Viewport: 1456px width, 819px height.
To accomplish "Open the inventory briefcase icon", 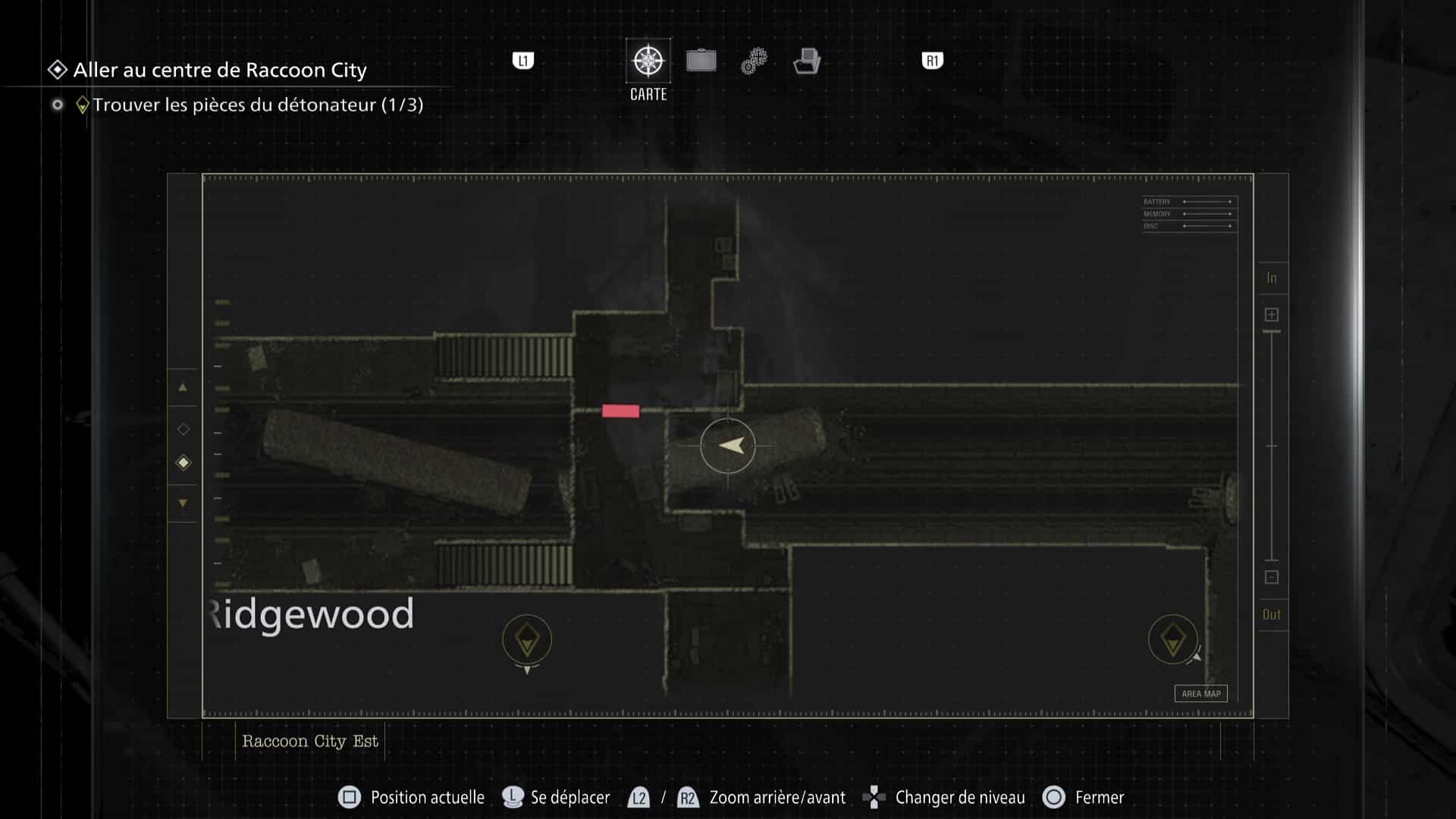I will [x=701, y=61].
